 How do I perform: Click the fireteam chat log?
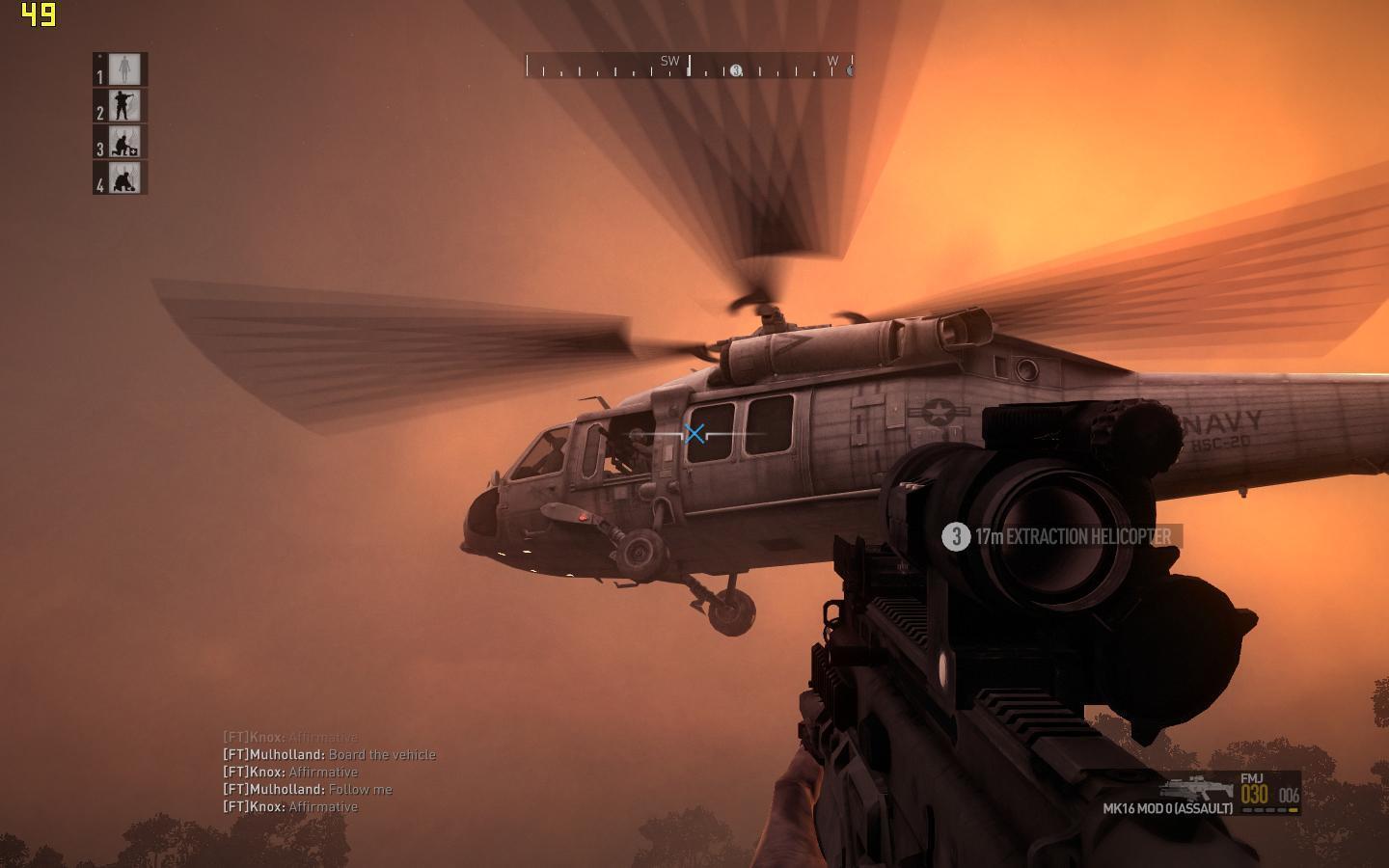[329, 773]
